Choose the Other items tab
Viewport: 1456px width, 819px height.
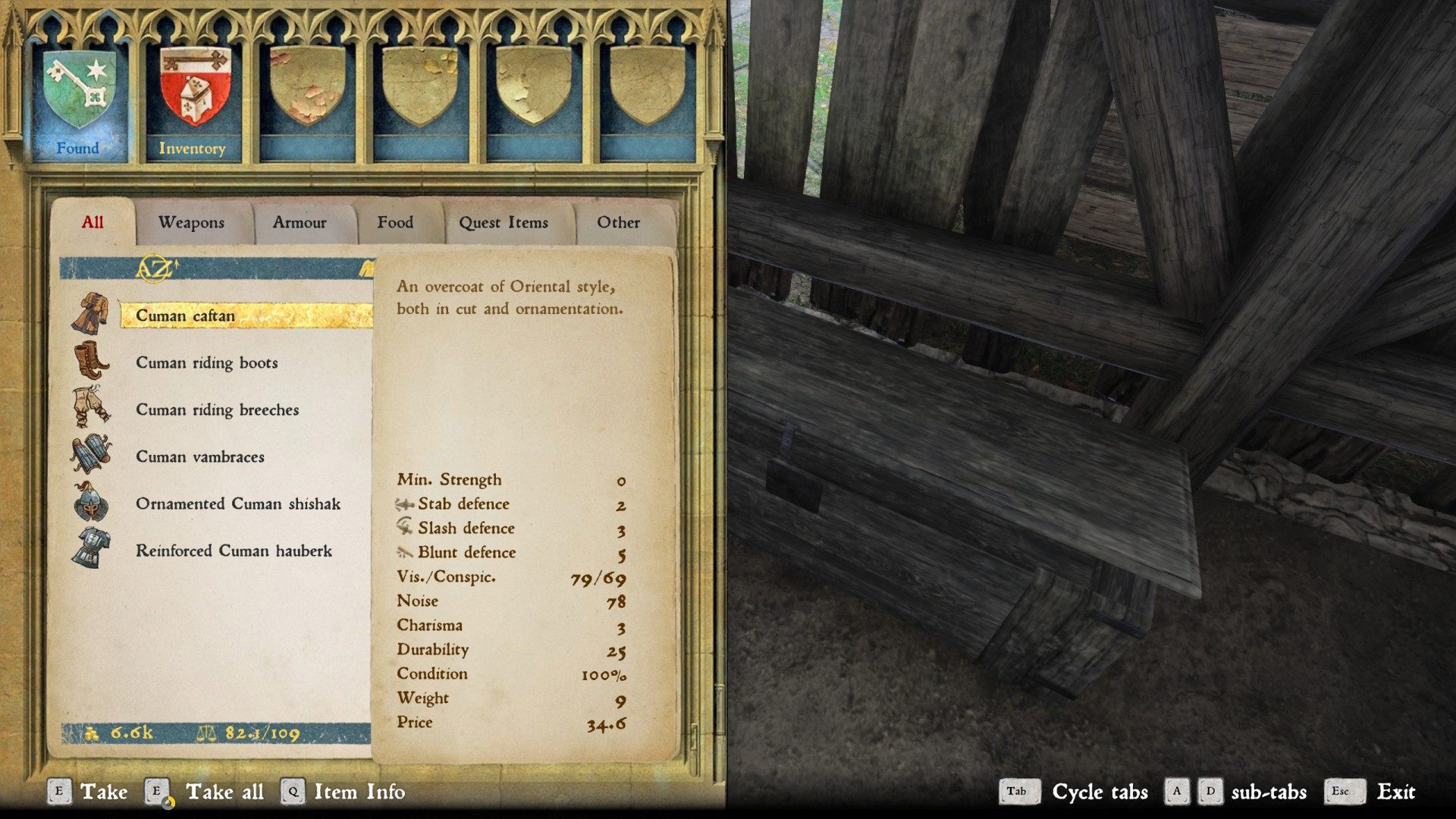pos(618,222)
